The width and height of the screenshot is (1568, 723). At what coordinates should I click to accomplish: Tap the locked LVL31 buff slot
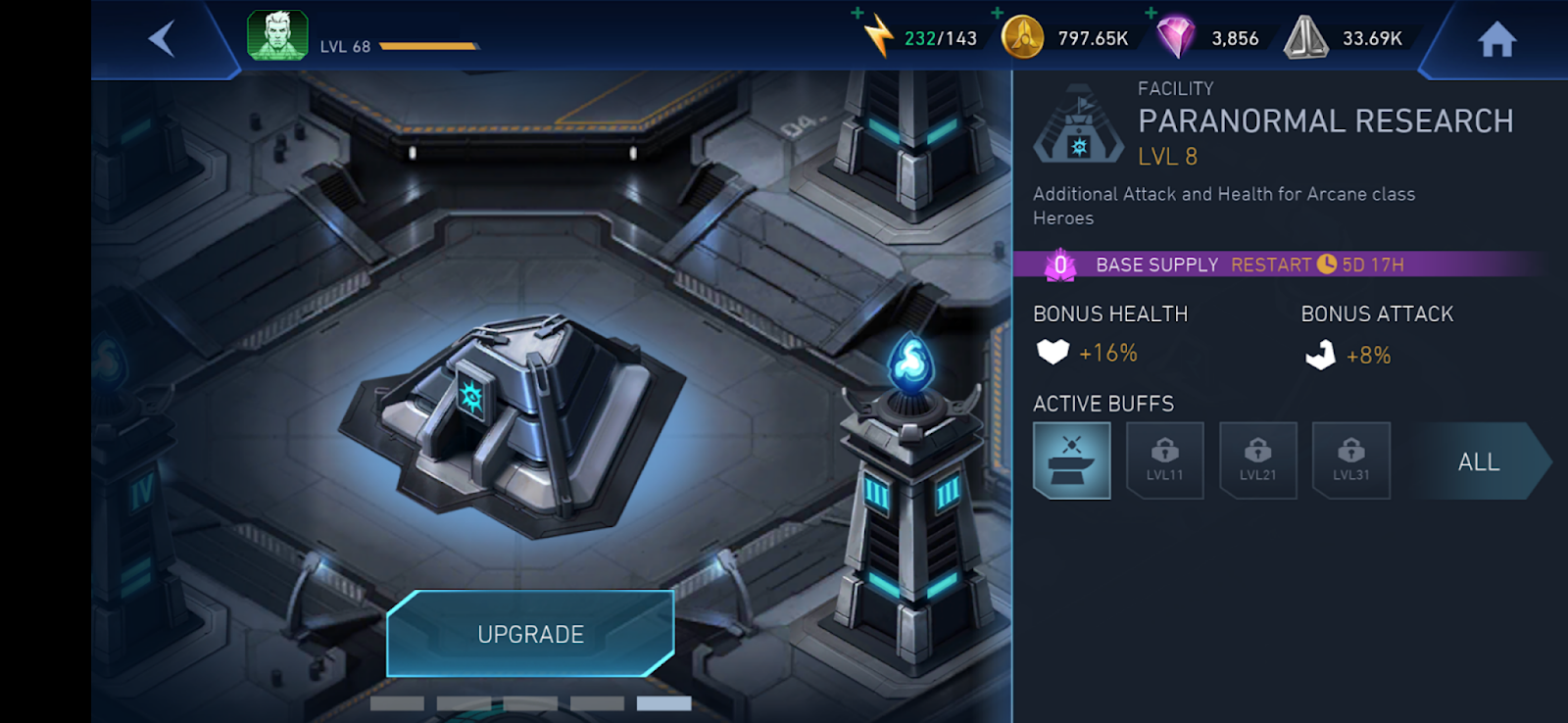click(1350, 460)
